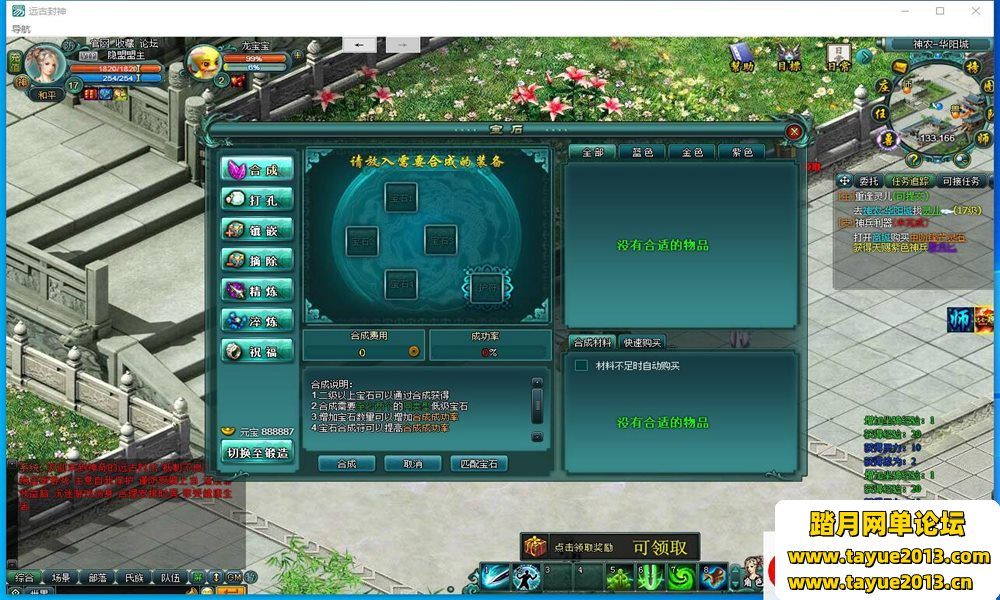Select the 合成 option in the side menu

point(258,169)
